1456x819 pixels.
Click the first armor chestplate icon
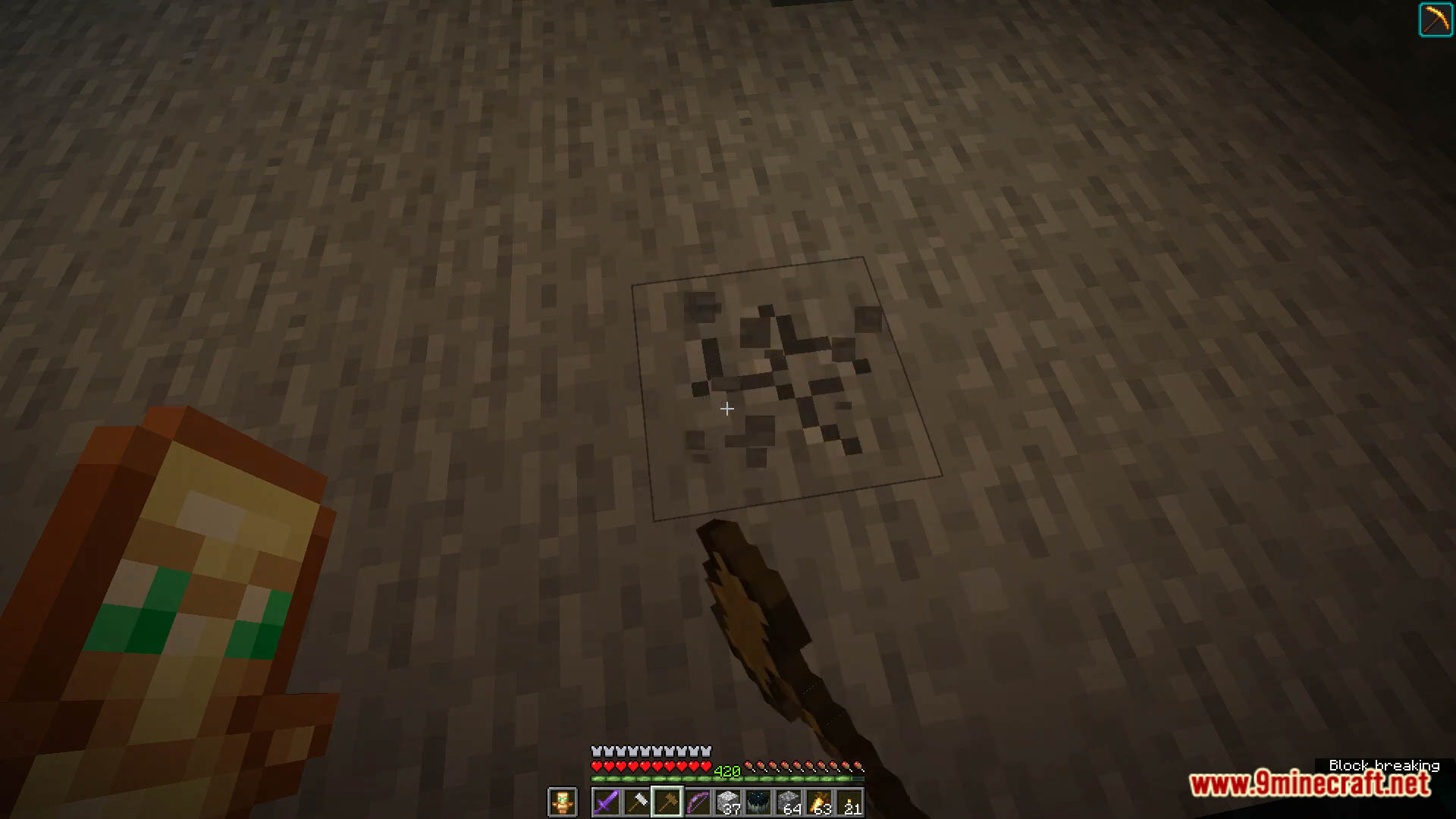click(x=595, y=751)
